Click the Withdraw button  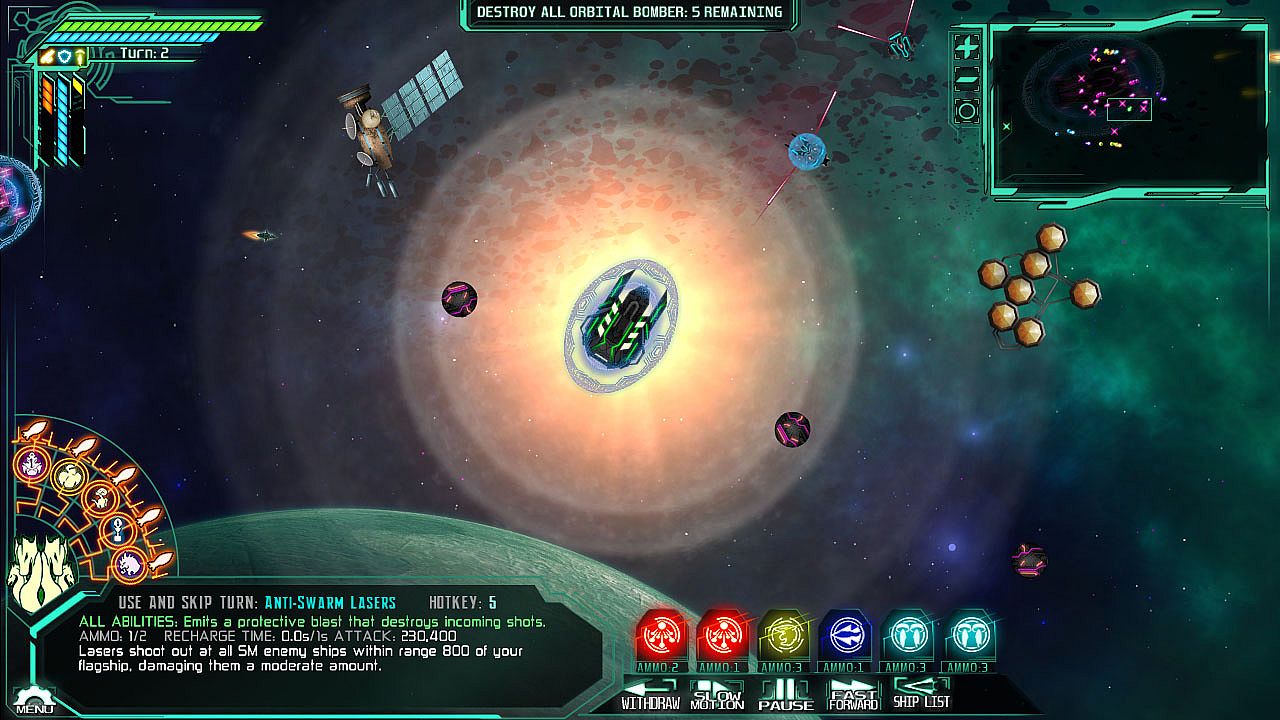pos(650,694)
